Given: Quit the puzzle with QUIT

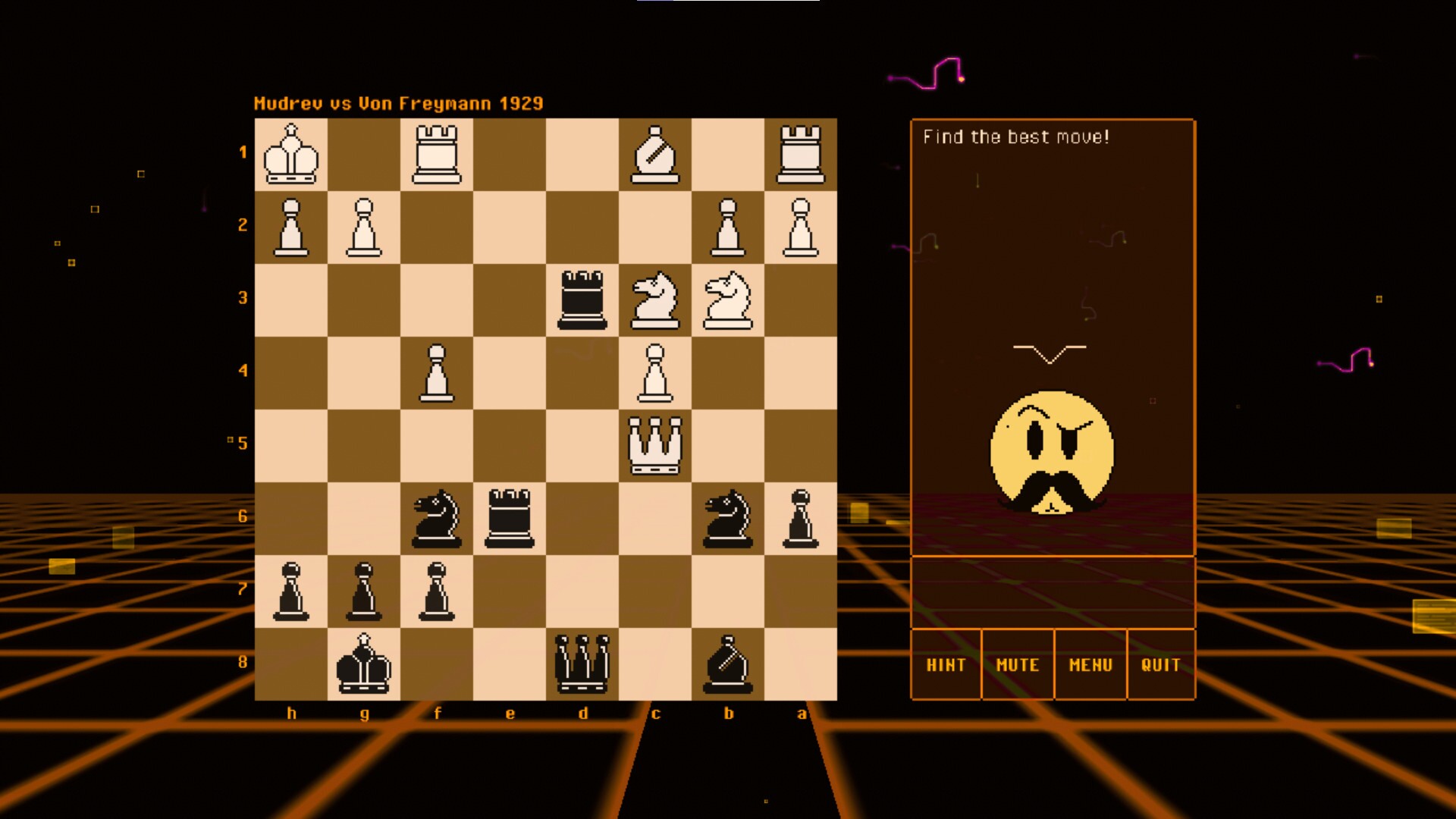Looking at the screenshot, I should tap(1163, 665).
